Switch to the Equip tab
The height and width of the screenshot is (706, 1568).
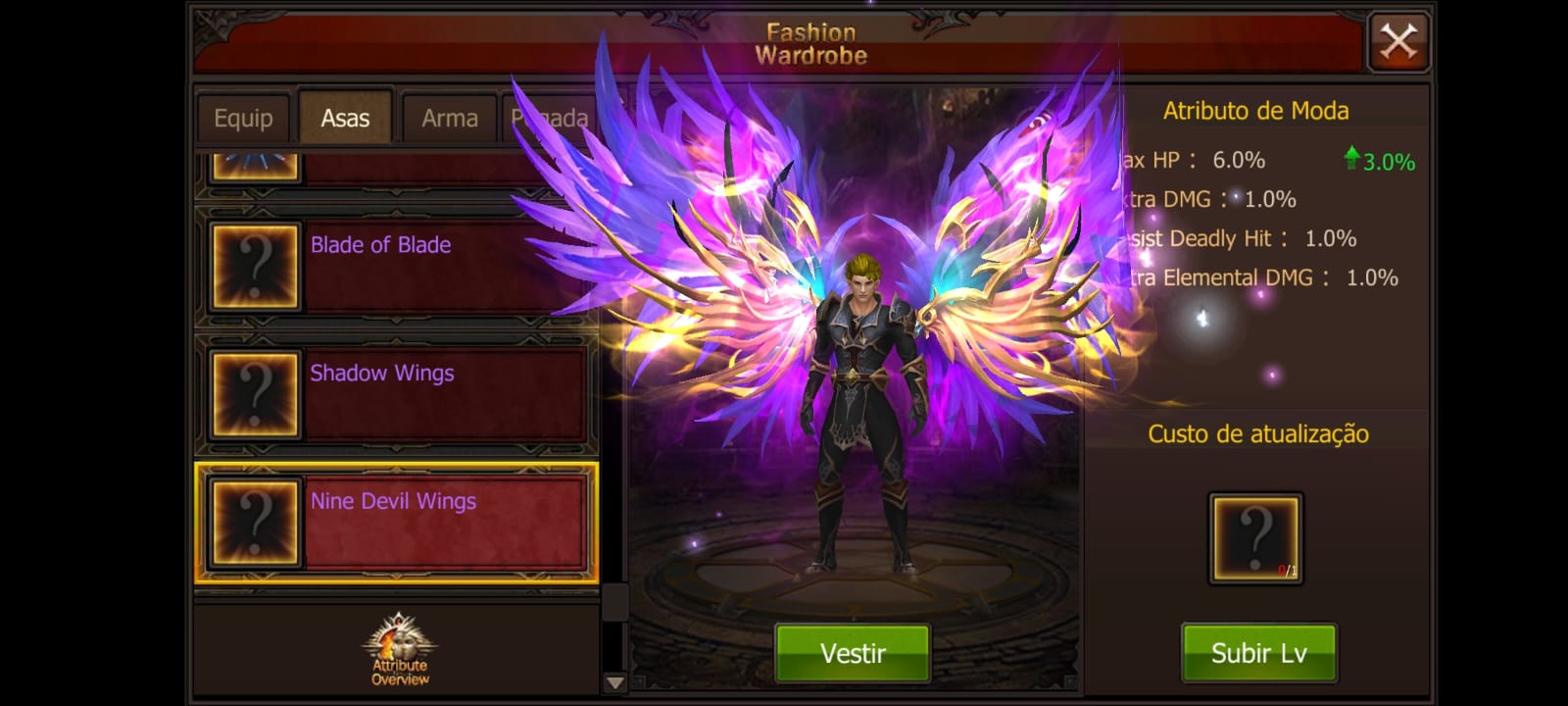[x=243, y=117]
